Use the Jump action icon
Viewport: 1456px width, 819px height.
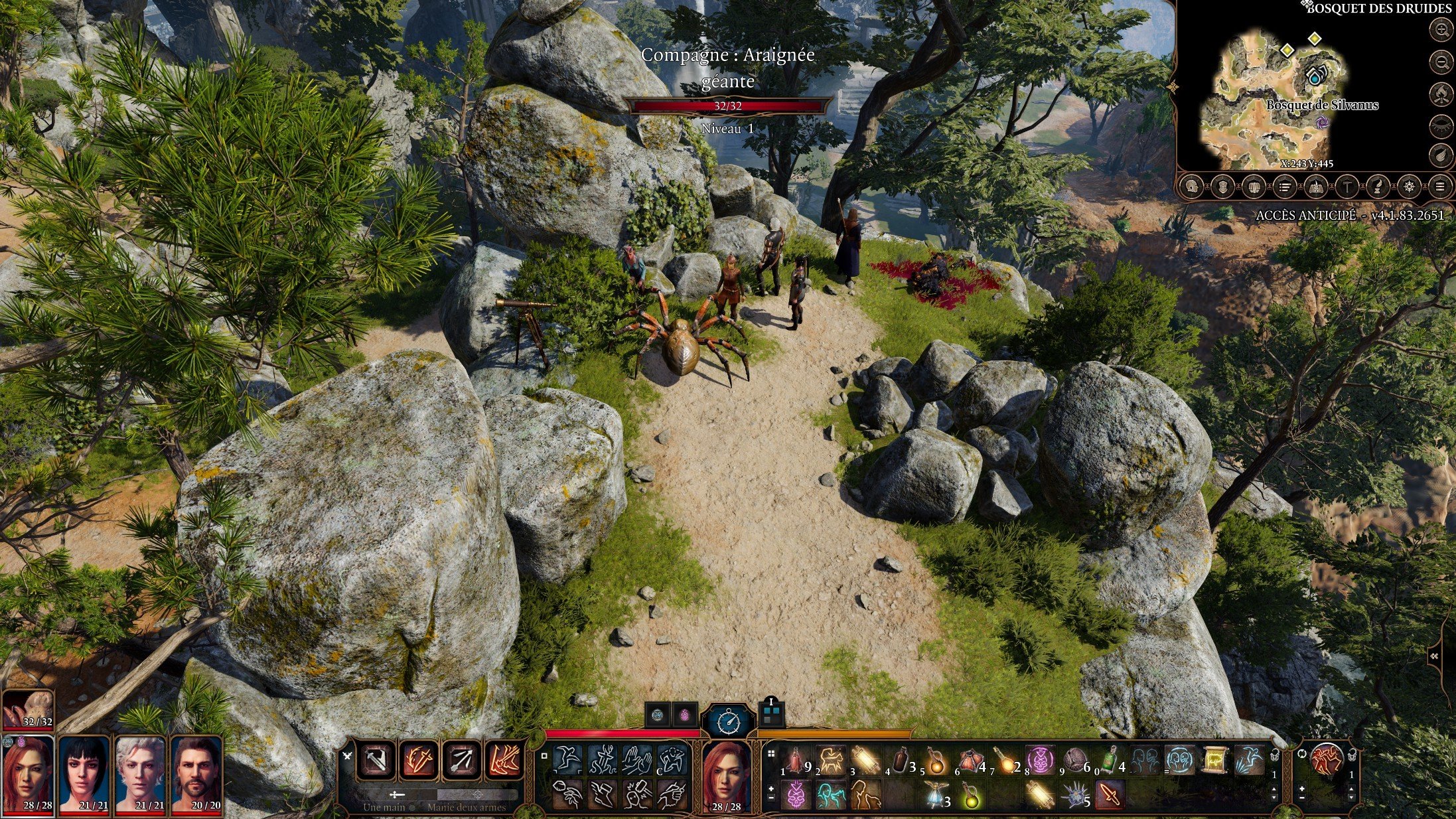[x=569, y=760]
